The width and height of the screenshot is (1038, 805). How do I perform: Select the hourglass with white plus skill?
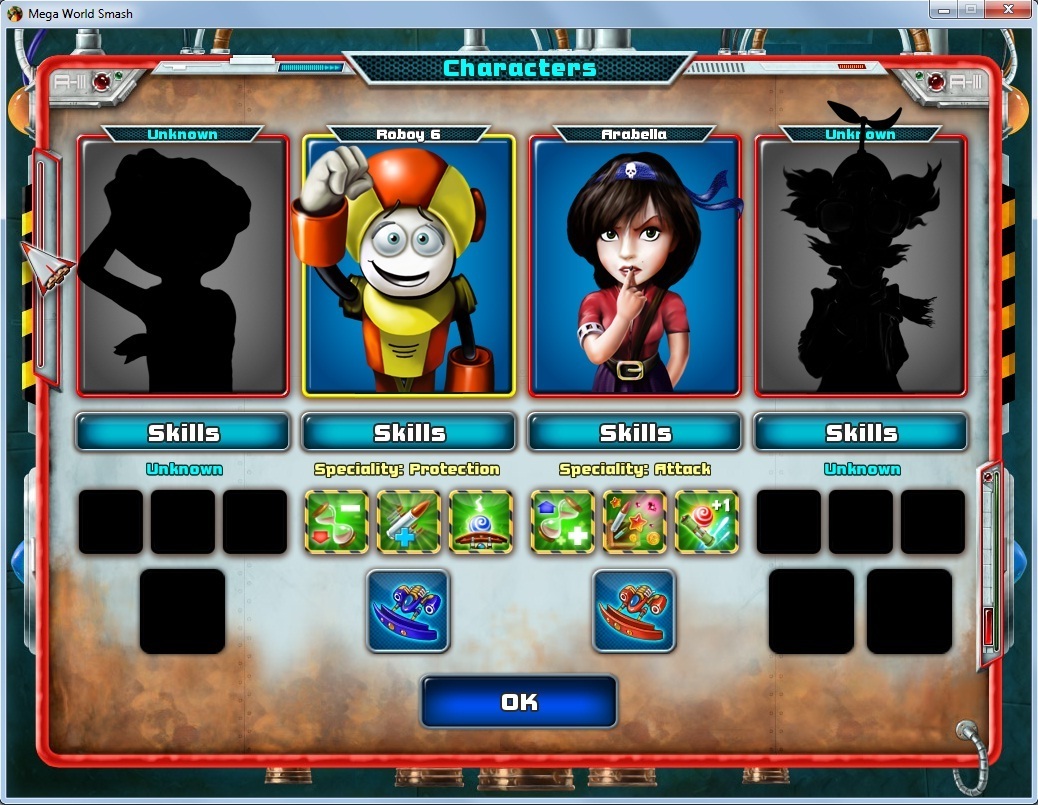(x=562, y=522)
